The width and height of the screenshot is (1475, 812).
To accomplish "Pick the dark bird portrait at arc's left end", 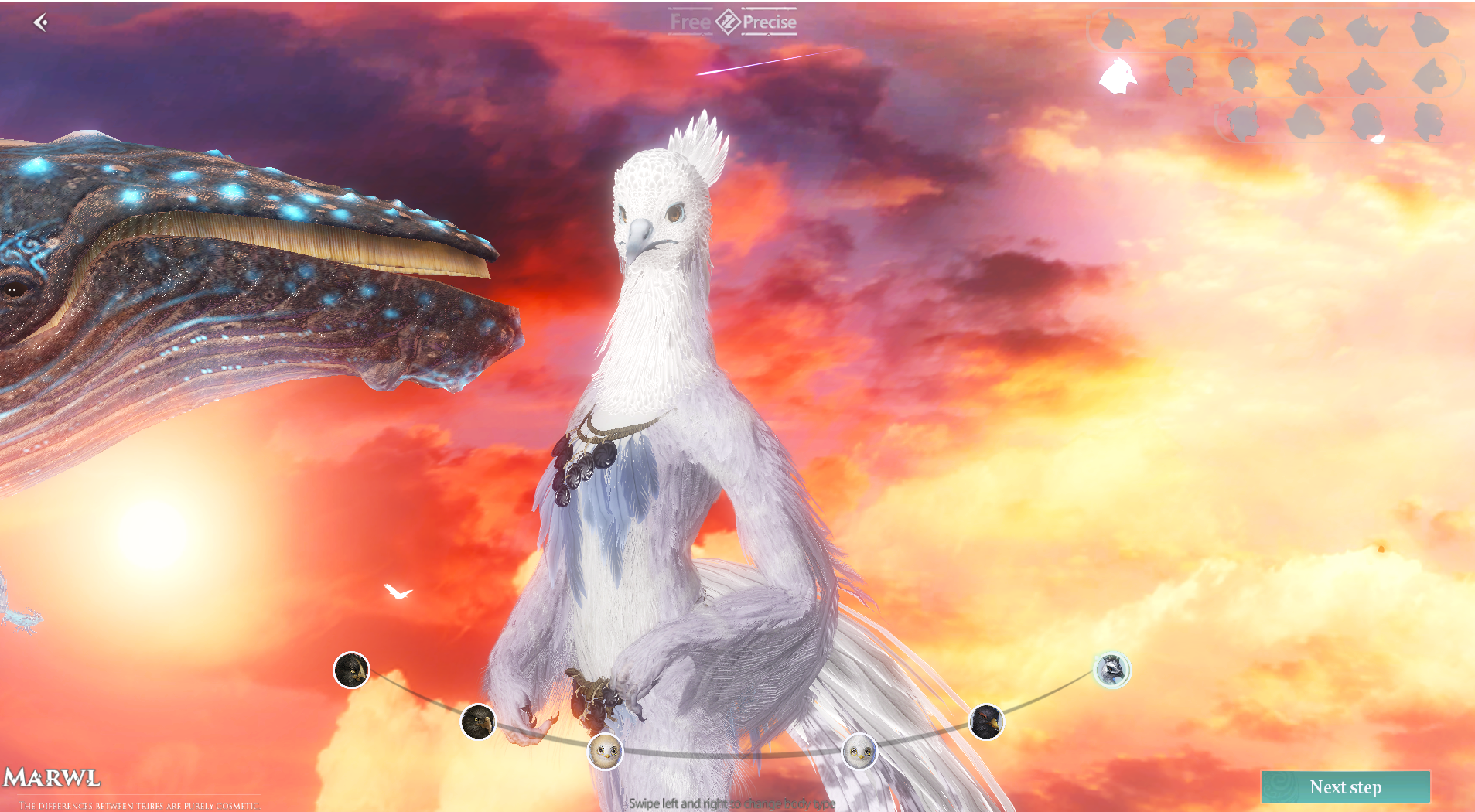I will click(x=351, y=670).
